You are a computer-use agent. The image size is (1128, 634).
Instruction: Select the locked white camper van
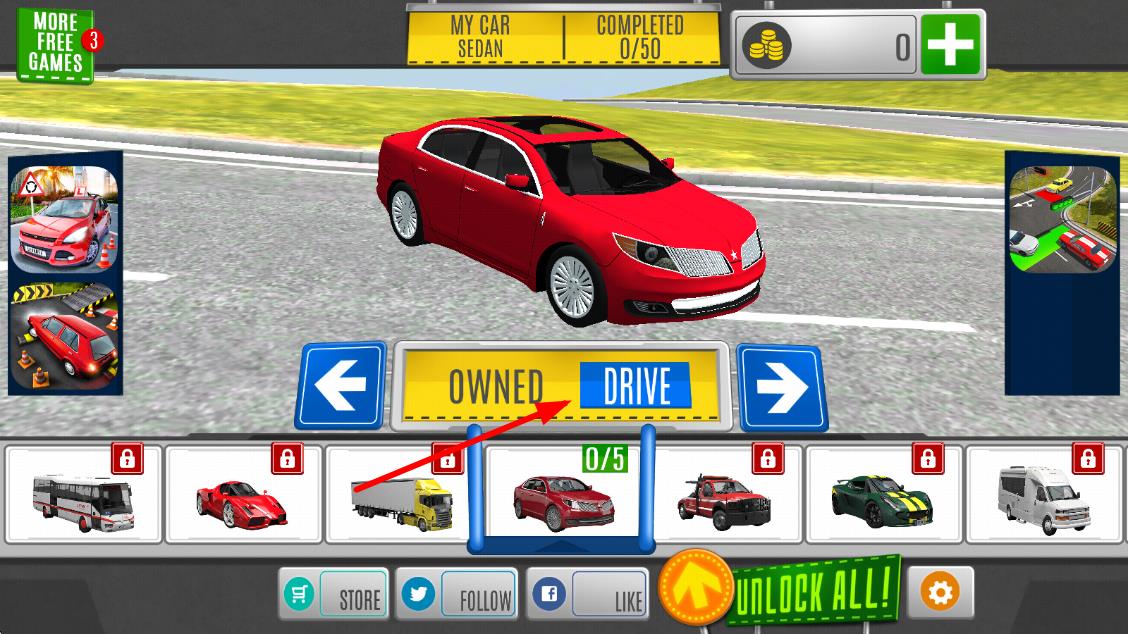click(x=1045, y=494)
